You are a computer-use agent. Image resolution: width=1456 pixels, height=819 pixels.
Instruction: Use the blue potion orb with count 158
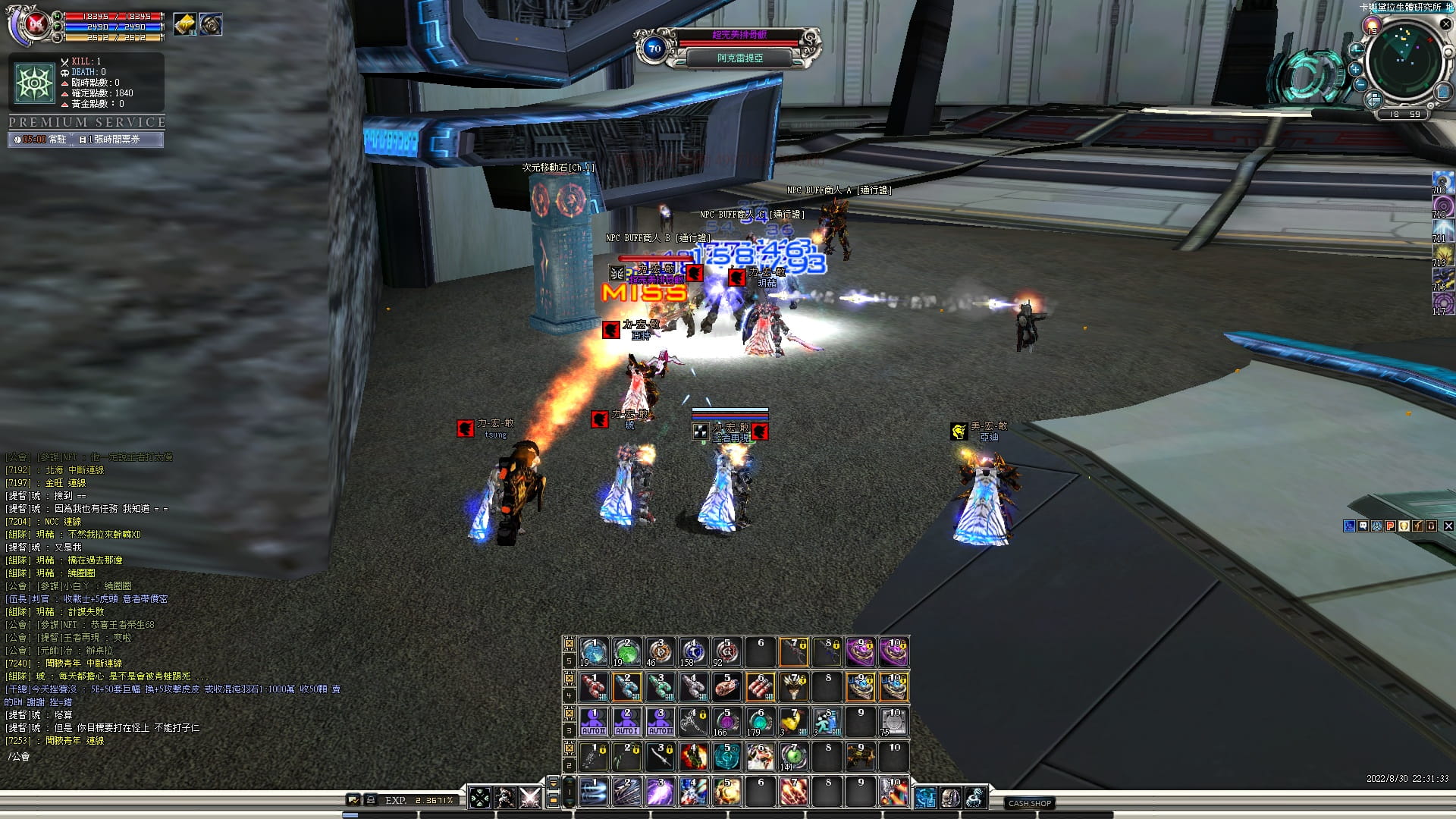tap(692, 652)
